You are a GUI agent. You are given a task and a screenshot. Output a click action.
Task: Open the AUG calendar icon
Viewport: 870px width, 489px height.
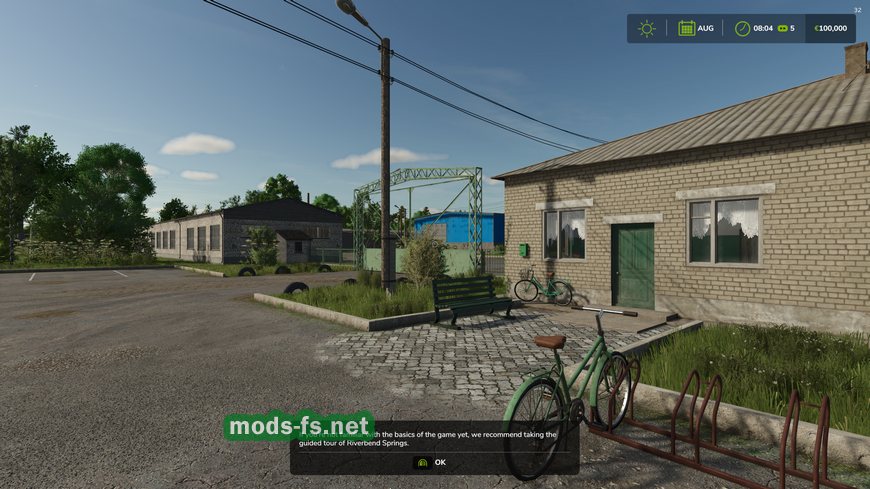pos(687,28)
